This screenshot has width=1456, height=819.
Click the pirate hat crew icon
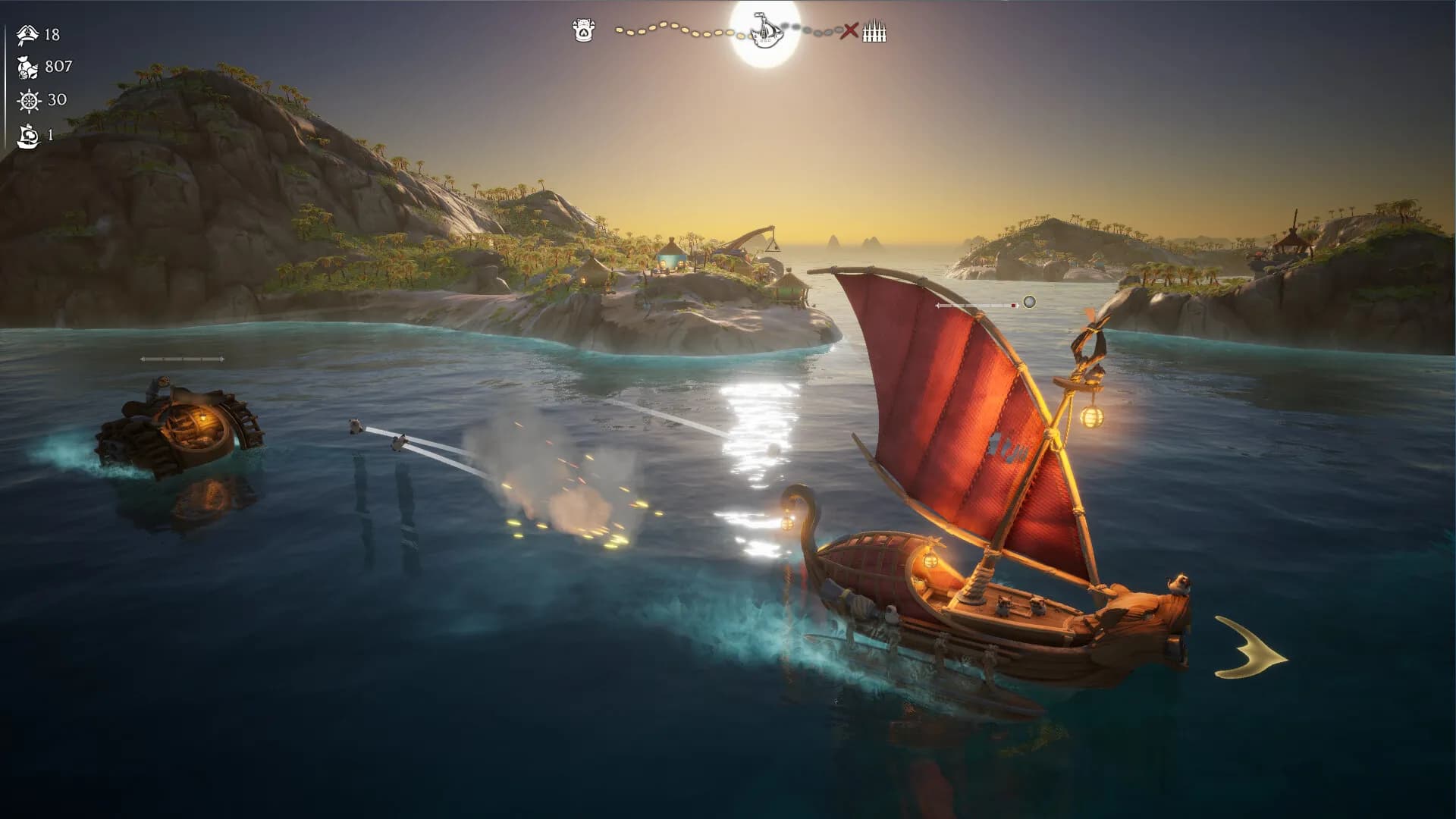28,35
